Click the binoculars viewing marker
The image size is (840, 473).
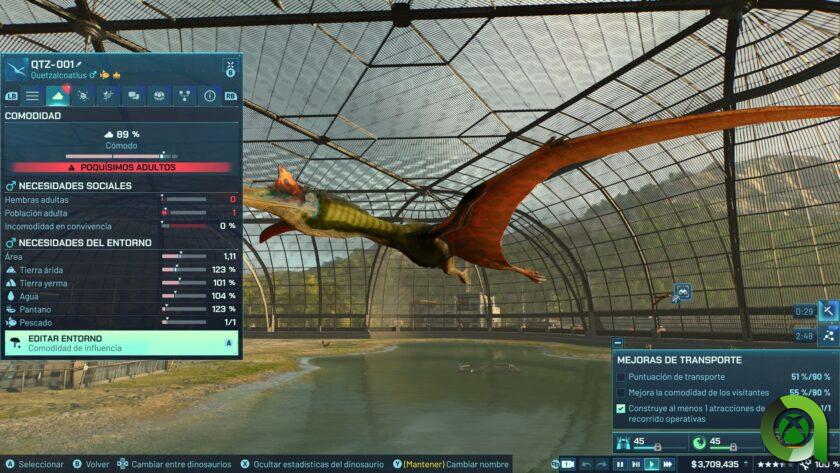pos(681,291)
